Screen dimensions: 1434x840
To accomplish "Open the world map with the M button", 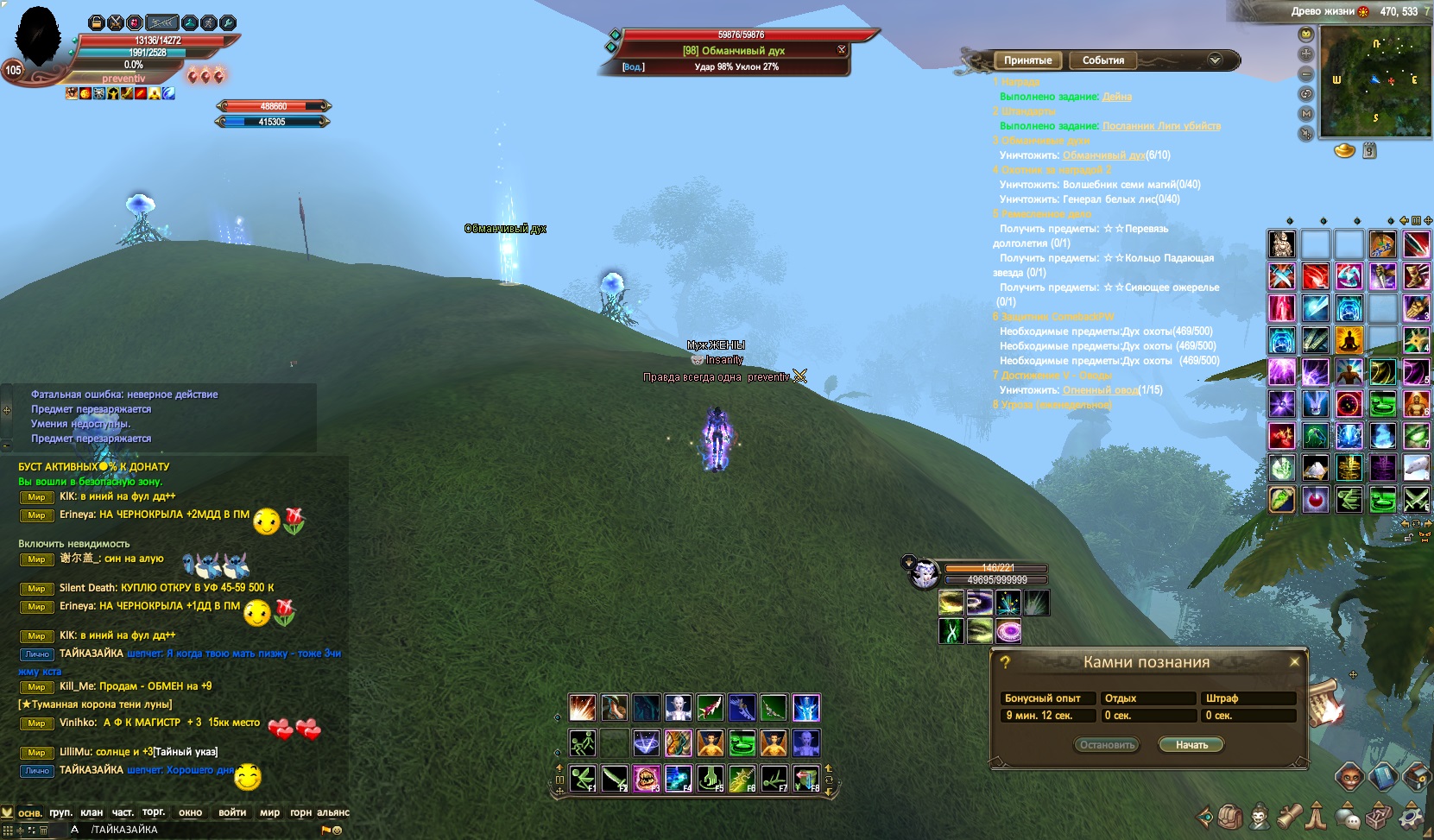I will click(x=1306, y=114).
